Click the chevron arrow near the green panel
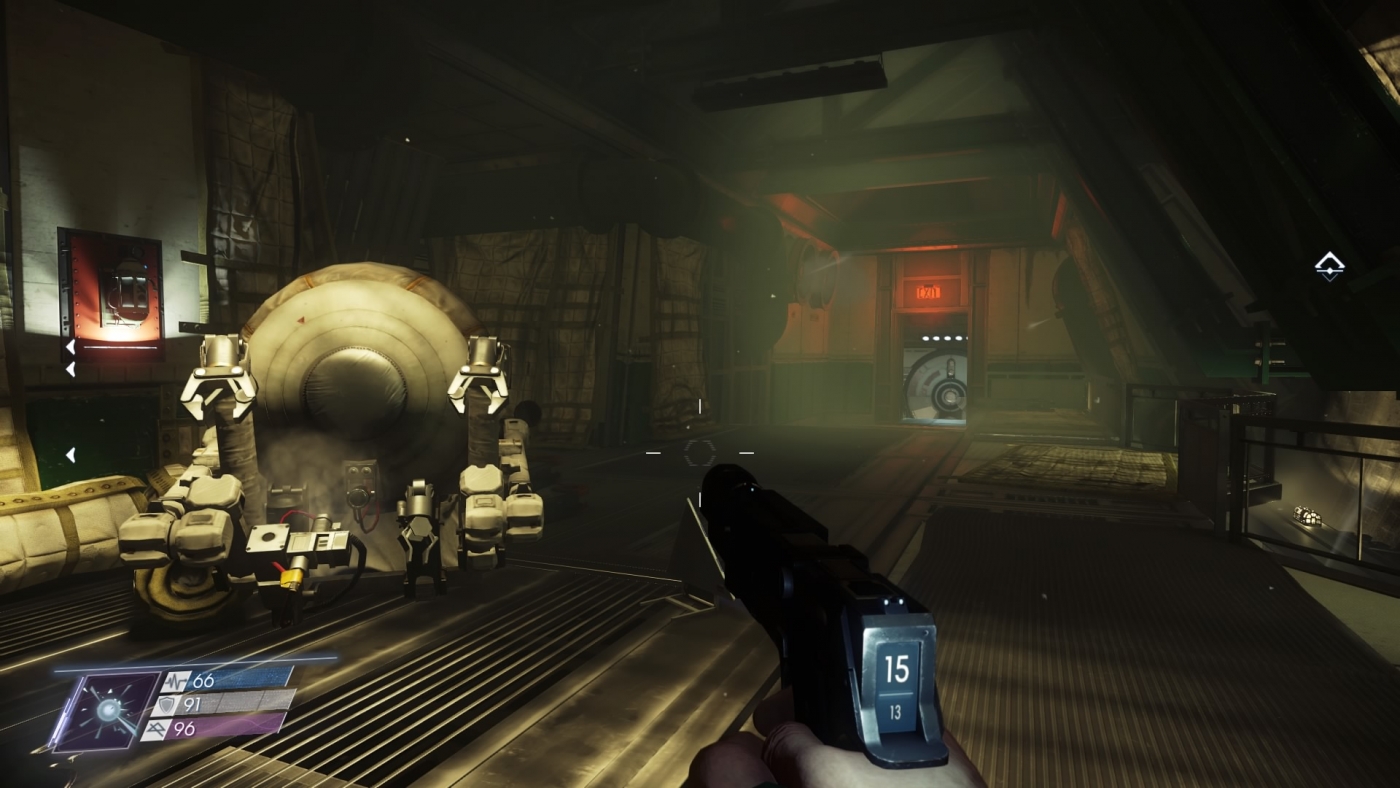 point(71,453)
